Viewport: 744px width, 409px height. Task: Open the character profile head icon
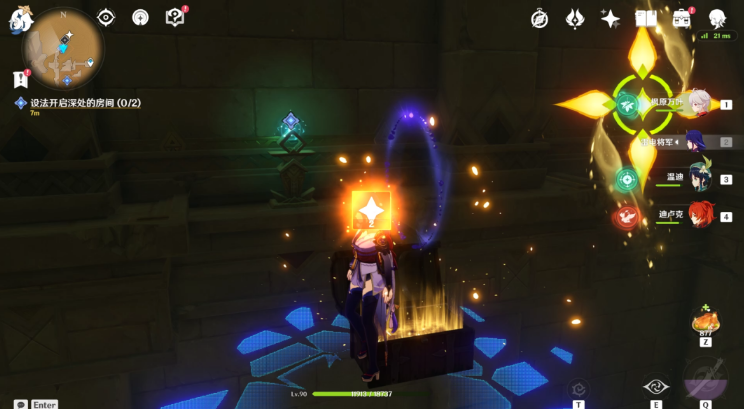point(717,19)
